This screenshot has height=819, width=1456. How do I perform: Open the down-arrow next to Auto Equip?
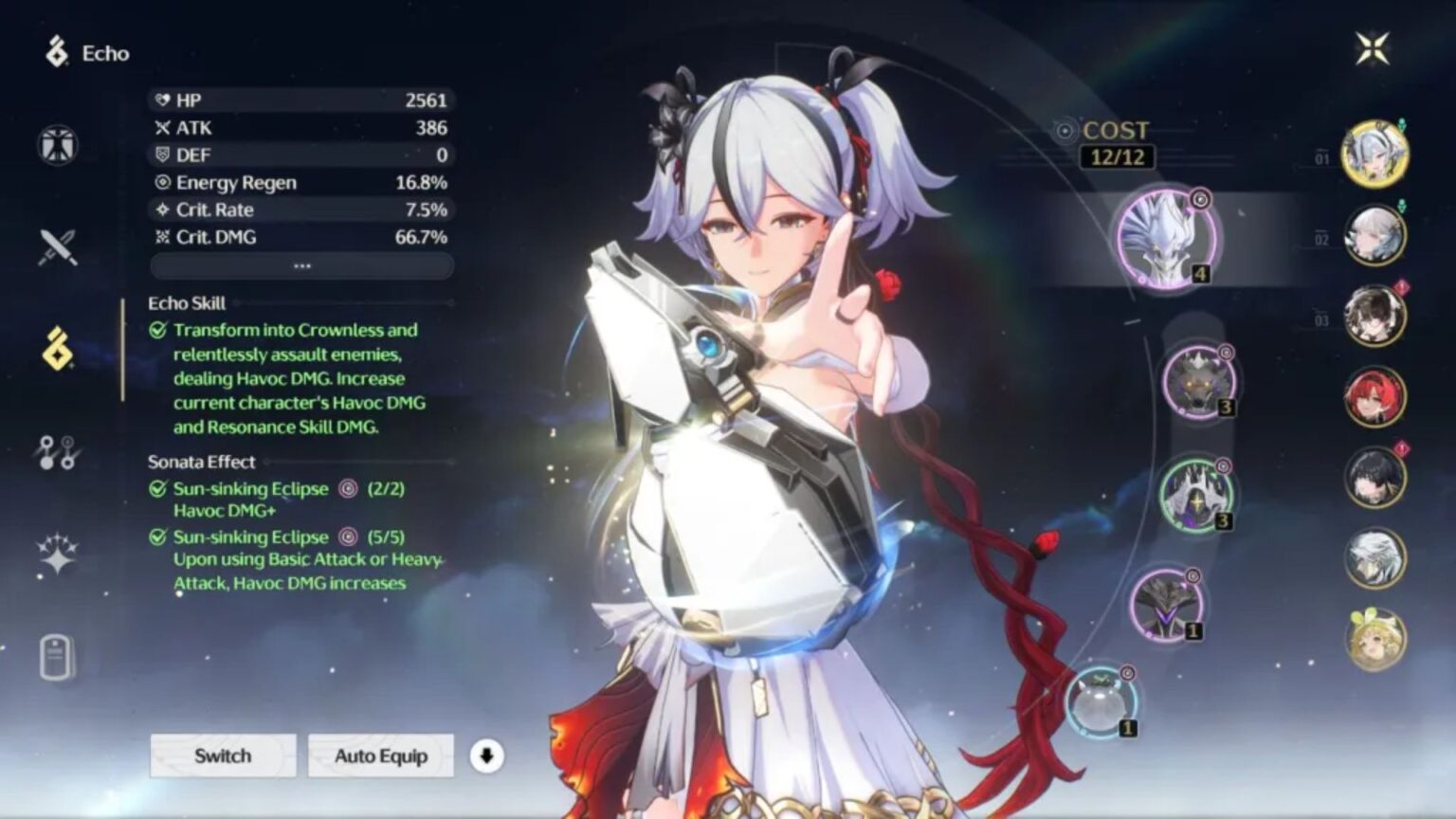pyautogui.click(x=486, y=755)
